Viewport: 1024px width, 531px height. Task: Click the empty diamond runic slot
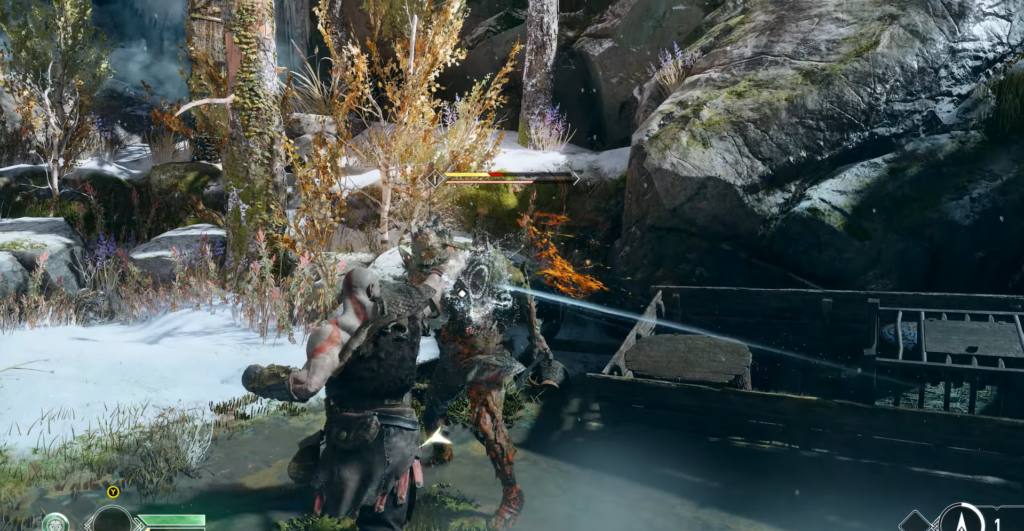[914, 522]
